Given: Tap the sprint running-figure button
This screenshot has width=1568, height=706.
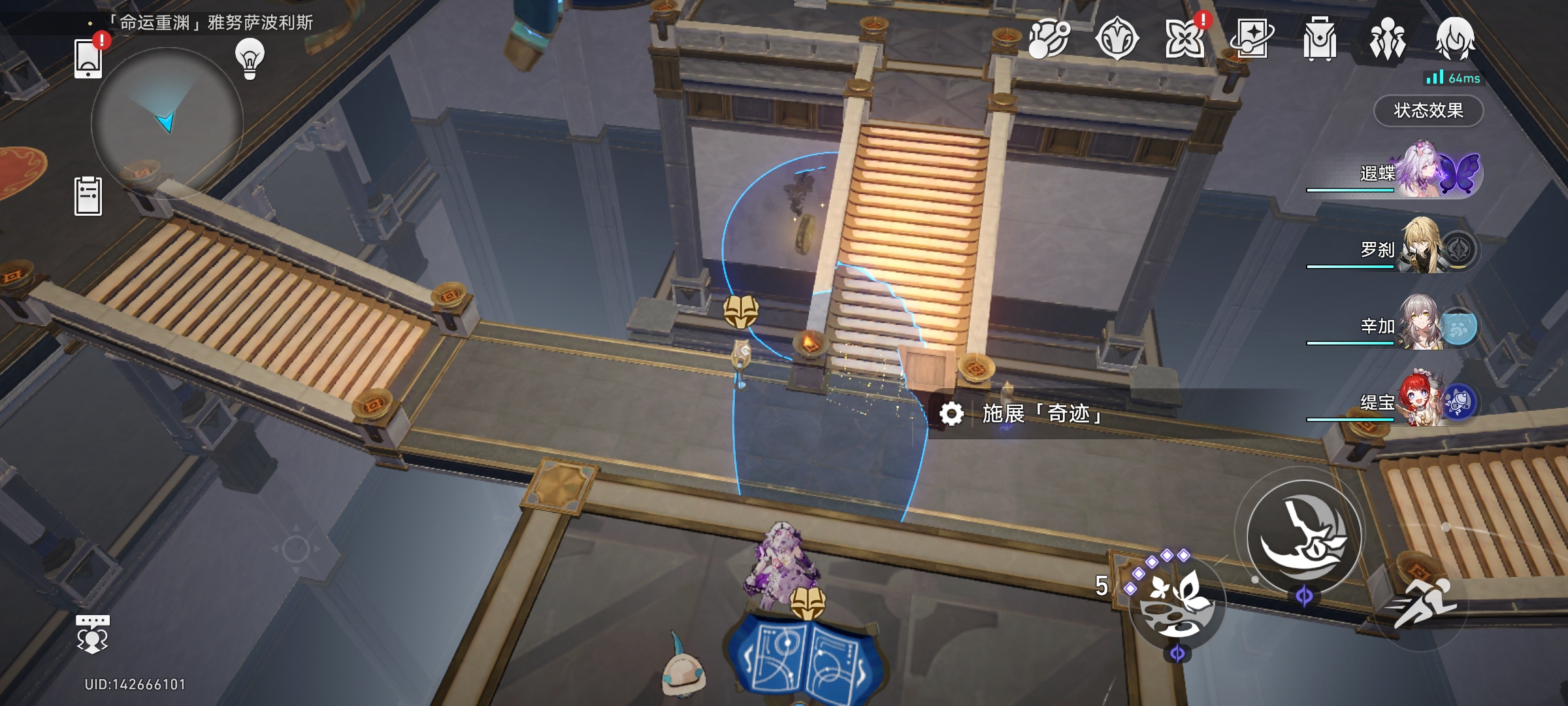Looking at the screenshot, I should click(1422, 604).
